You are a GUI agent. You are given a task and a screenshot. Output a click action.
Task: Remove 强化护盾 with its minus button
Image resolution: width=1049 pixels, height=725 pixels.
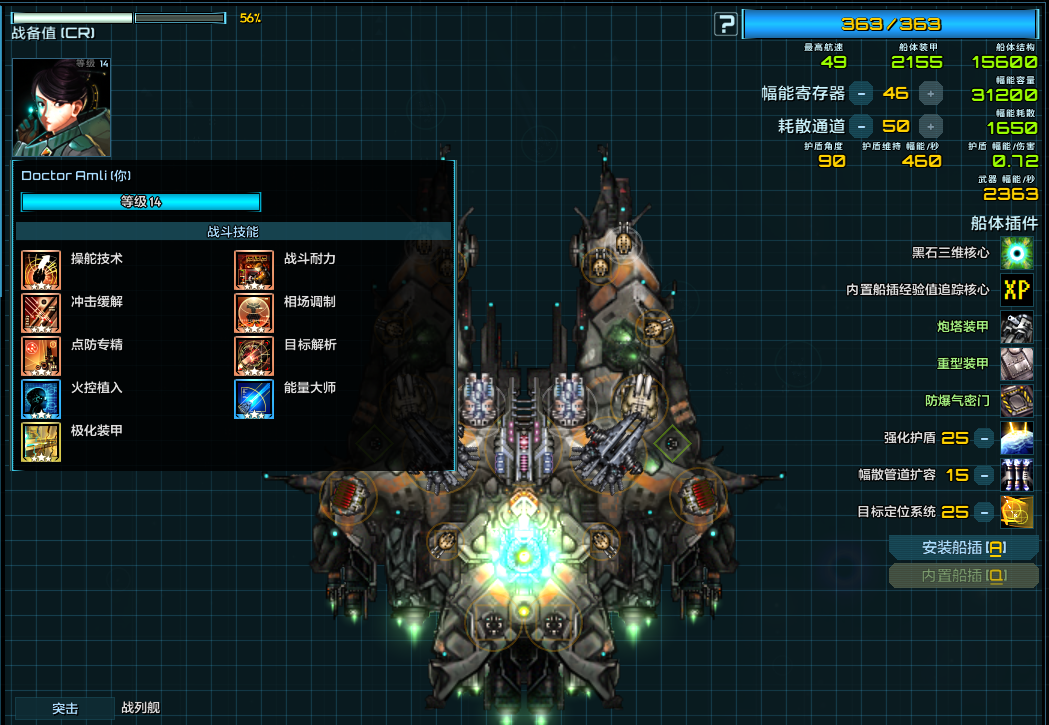[984, 438]
